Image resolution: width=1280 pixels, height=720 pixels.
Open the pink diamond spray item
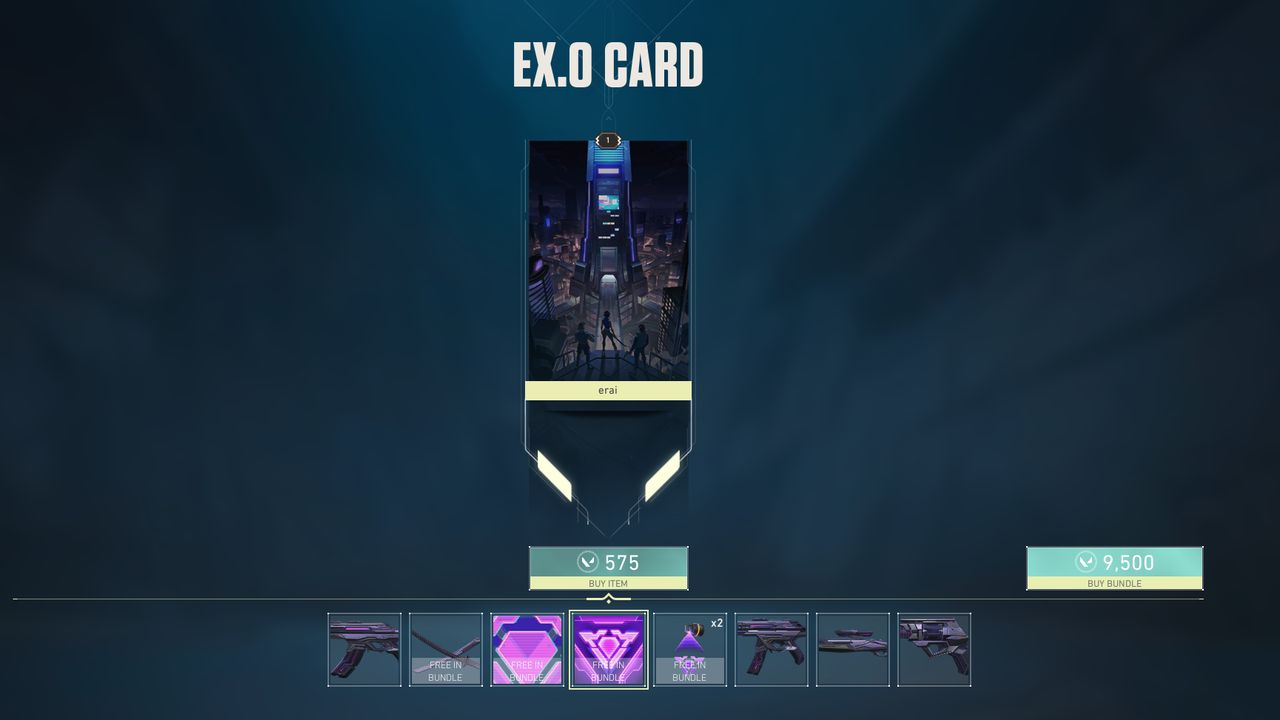528,648
